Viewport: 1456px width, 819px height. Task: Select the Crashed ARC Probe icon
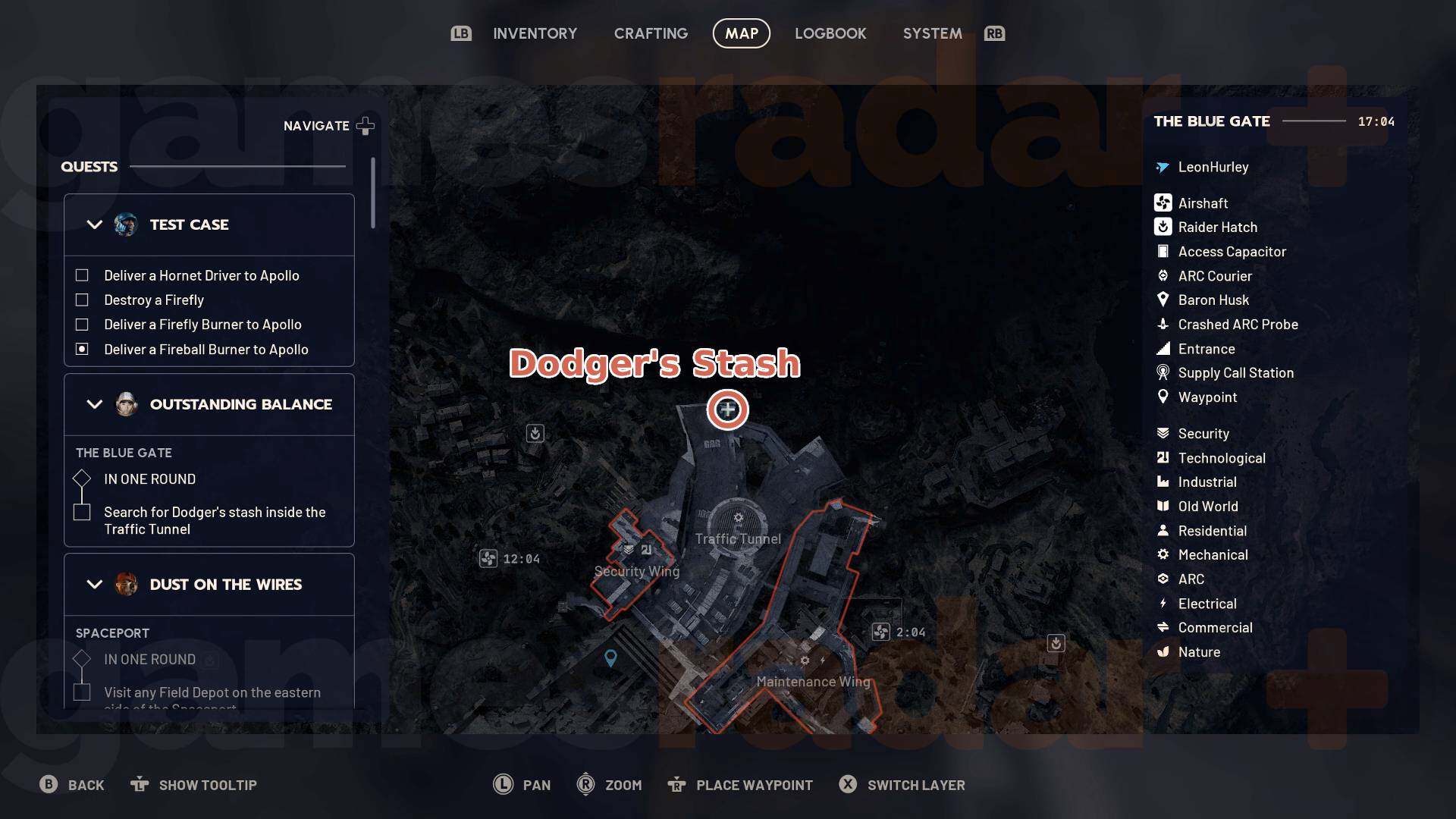click(x=1162, y=324)
